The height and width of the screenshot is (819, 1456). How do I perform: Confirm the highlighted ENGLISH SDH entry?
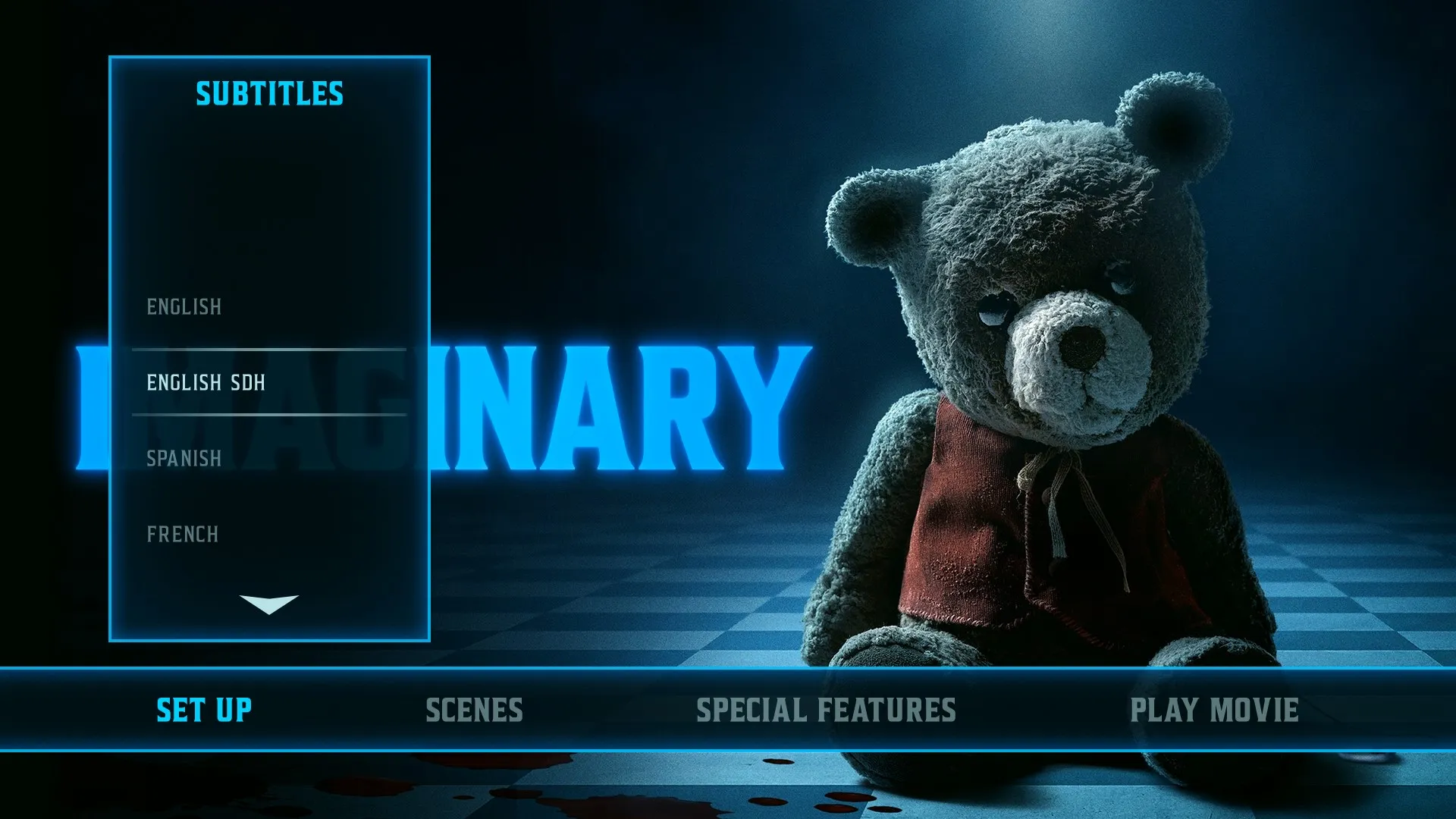[x=206, y=383]
